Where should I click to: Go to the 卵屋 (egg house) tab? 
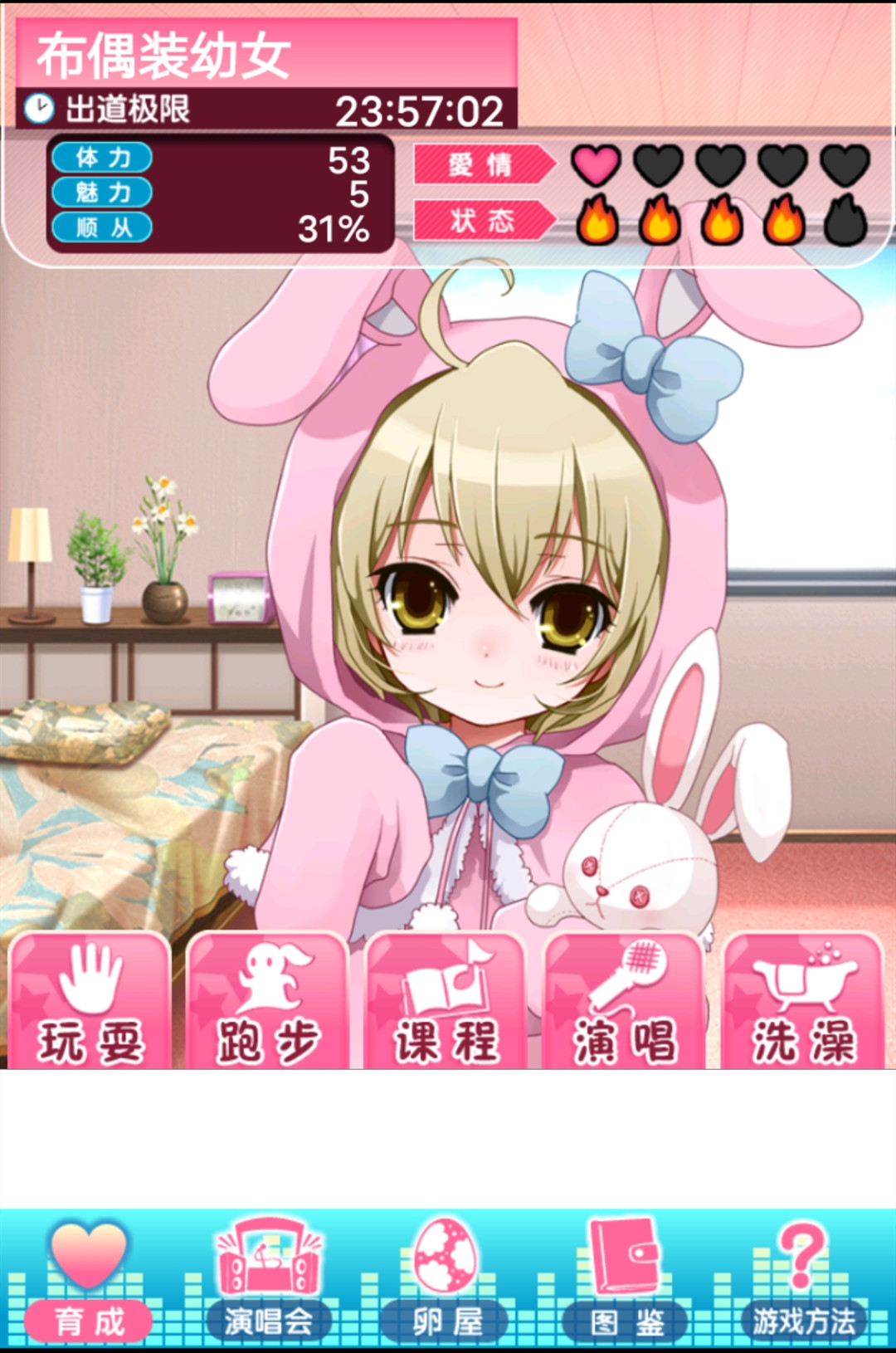(447, 1282)
